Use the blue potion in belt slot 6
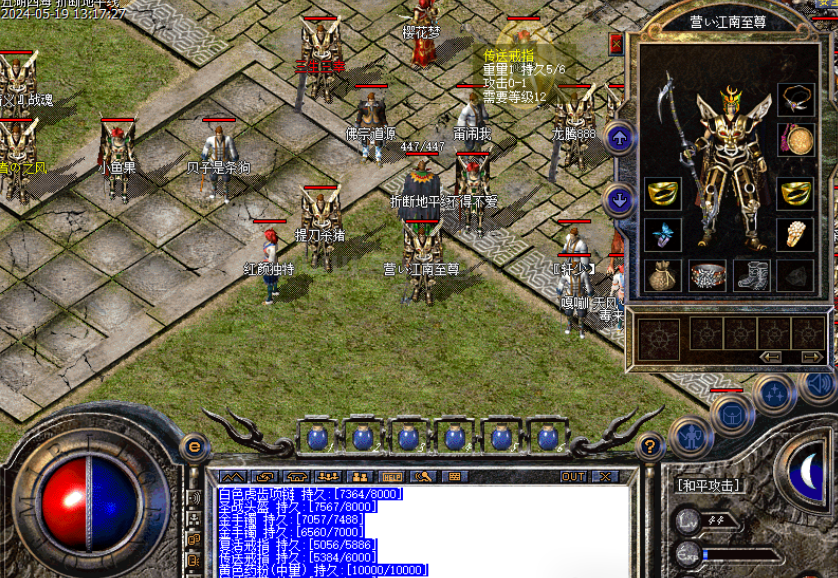Image resolution: width=838 pixels, height=578 pixels. (x=548, y=437)
